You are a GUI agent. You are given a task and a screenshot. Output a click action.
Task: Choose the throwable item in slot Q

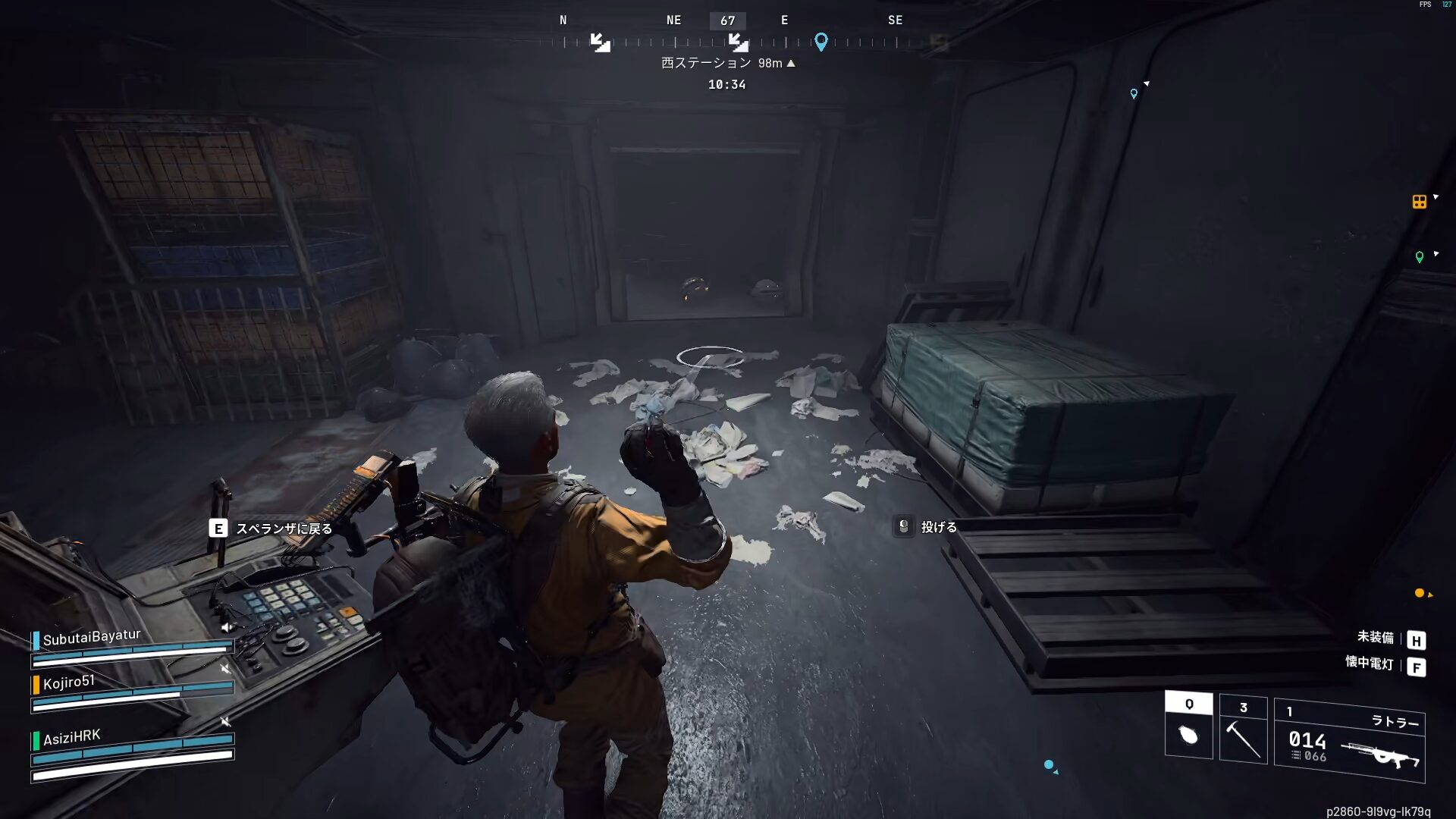[1188, 726]
